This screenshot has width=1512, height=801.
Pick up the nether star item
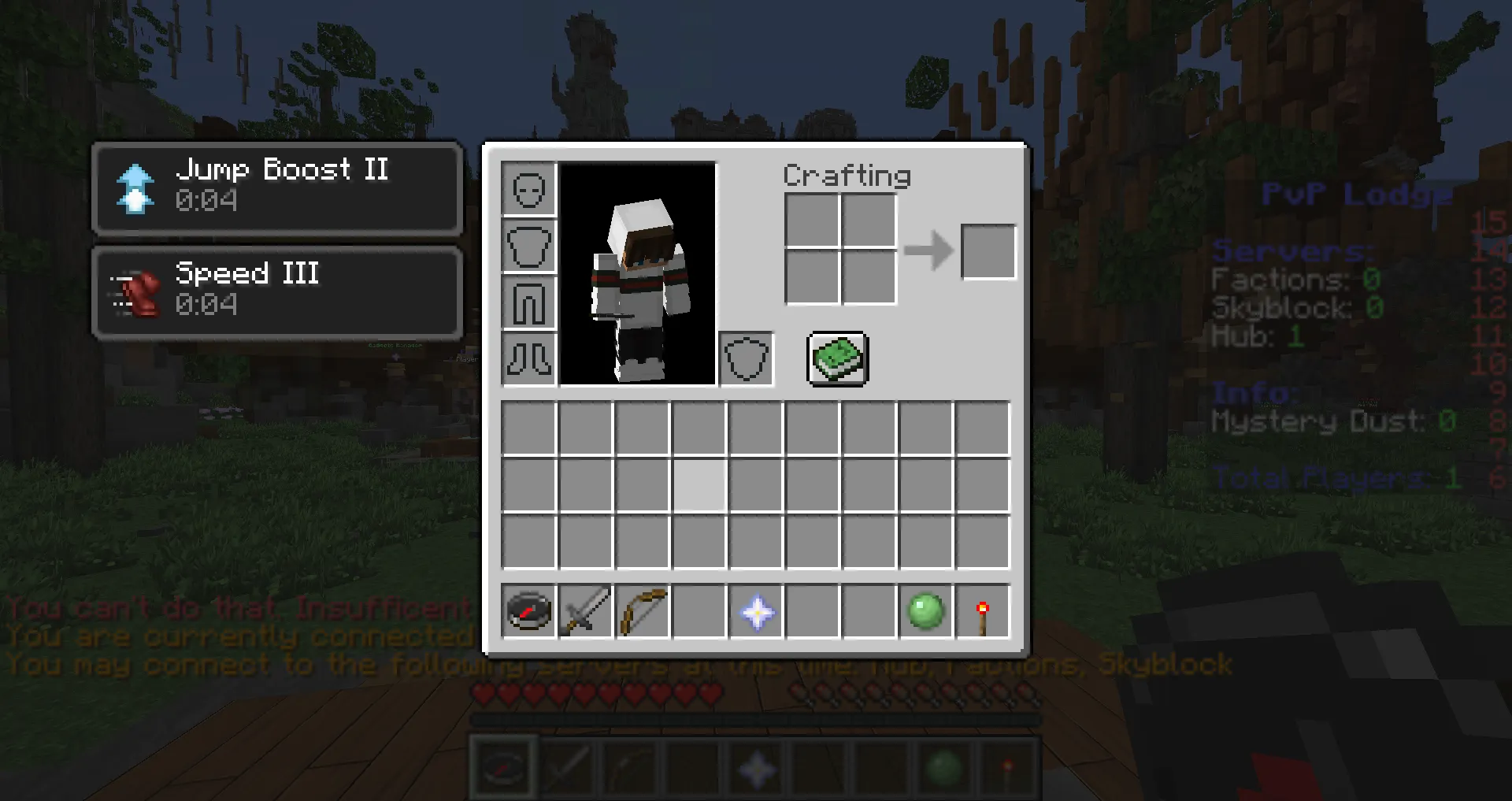point(756,611)
